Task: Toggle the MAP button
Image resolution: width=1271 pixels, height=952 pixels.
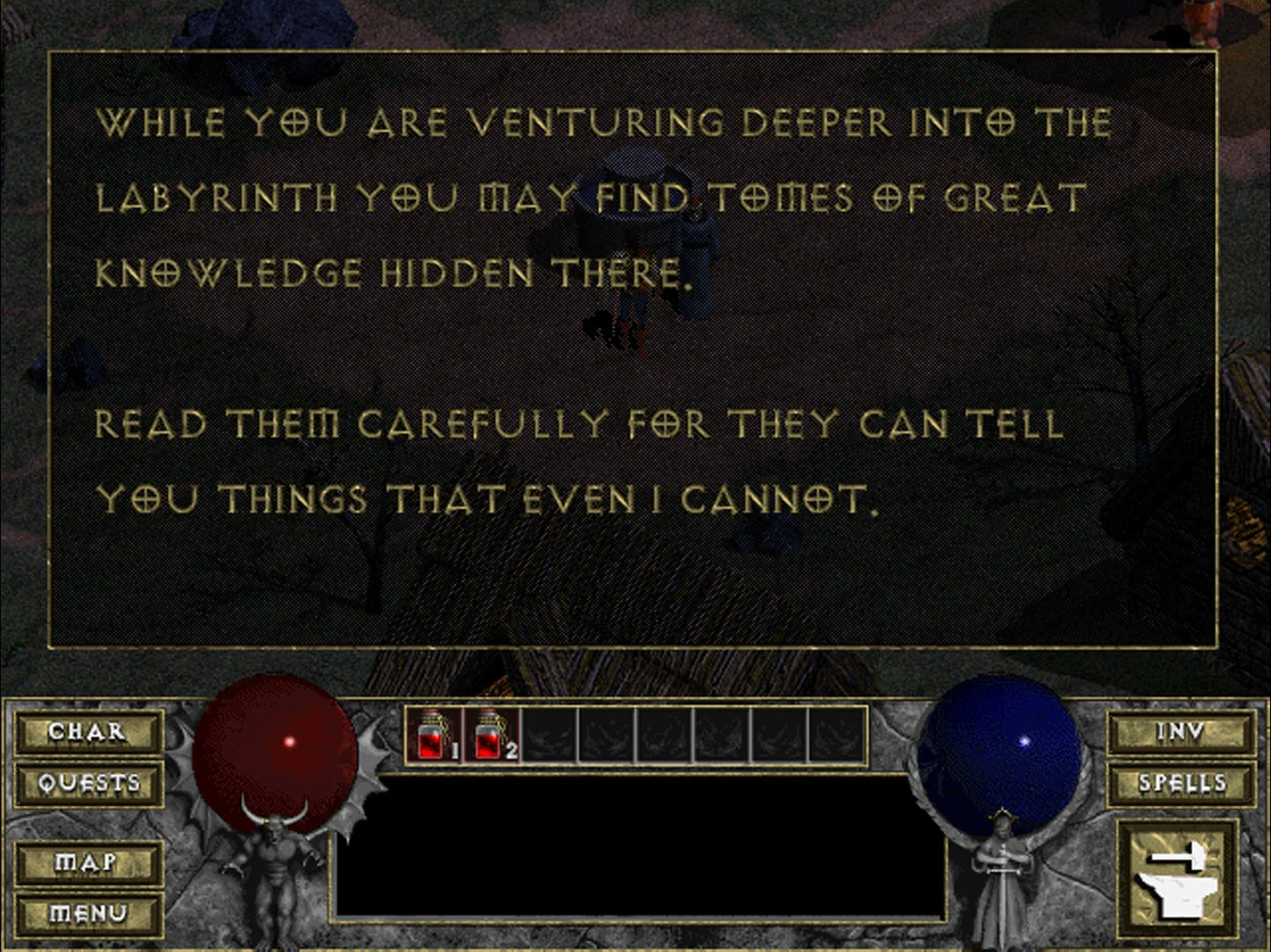Action: 87,862
